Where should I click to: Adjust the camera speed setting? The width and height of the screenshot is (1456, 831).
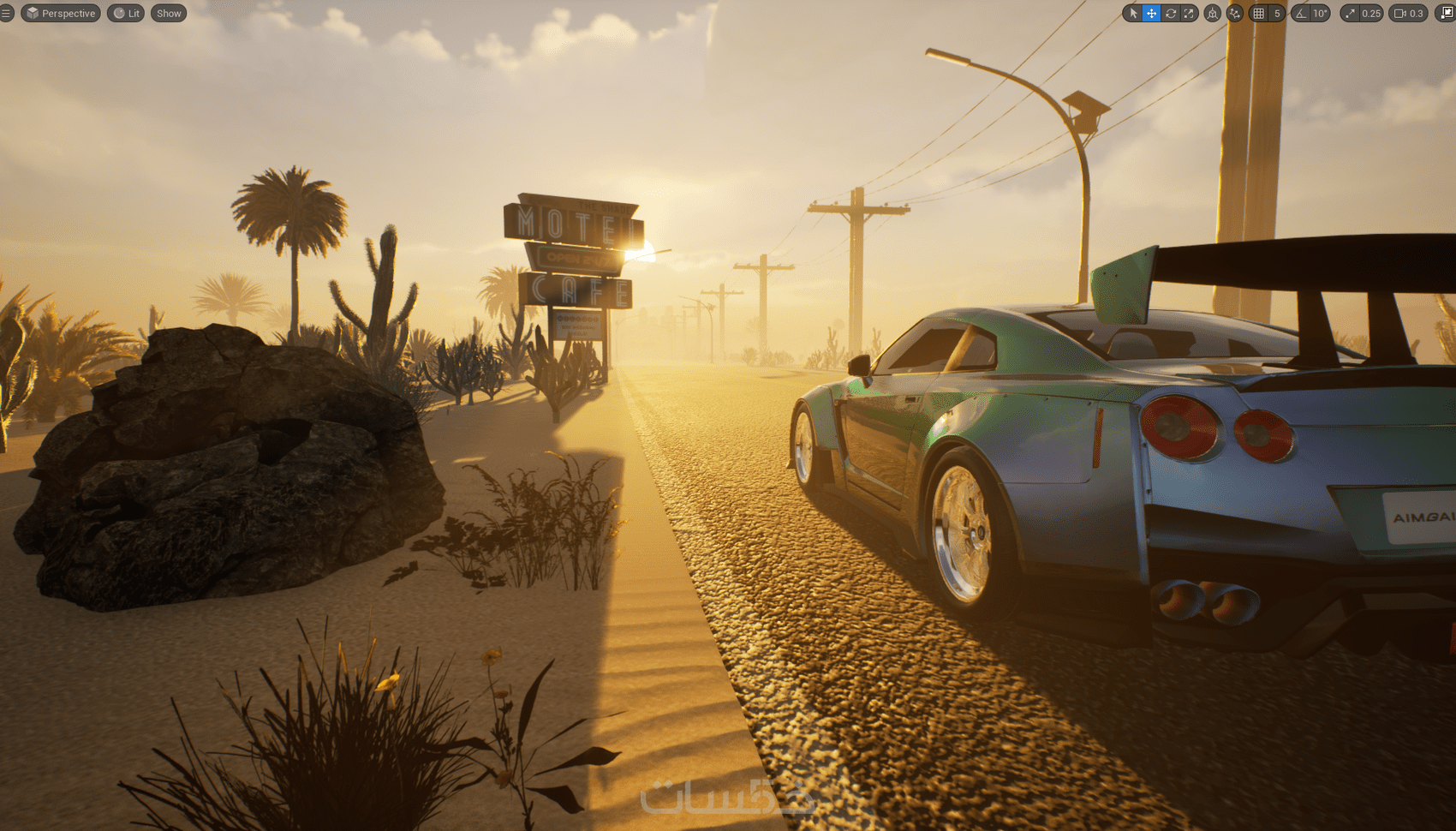click(1408, 14)
